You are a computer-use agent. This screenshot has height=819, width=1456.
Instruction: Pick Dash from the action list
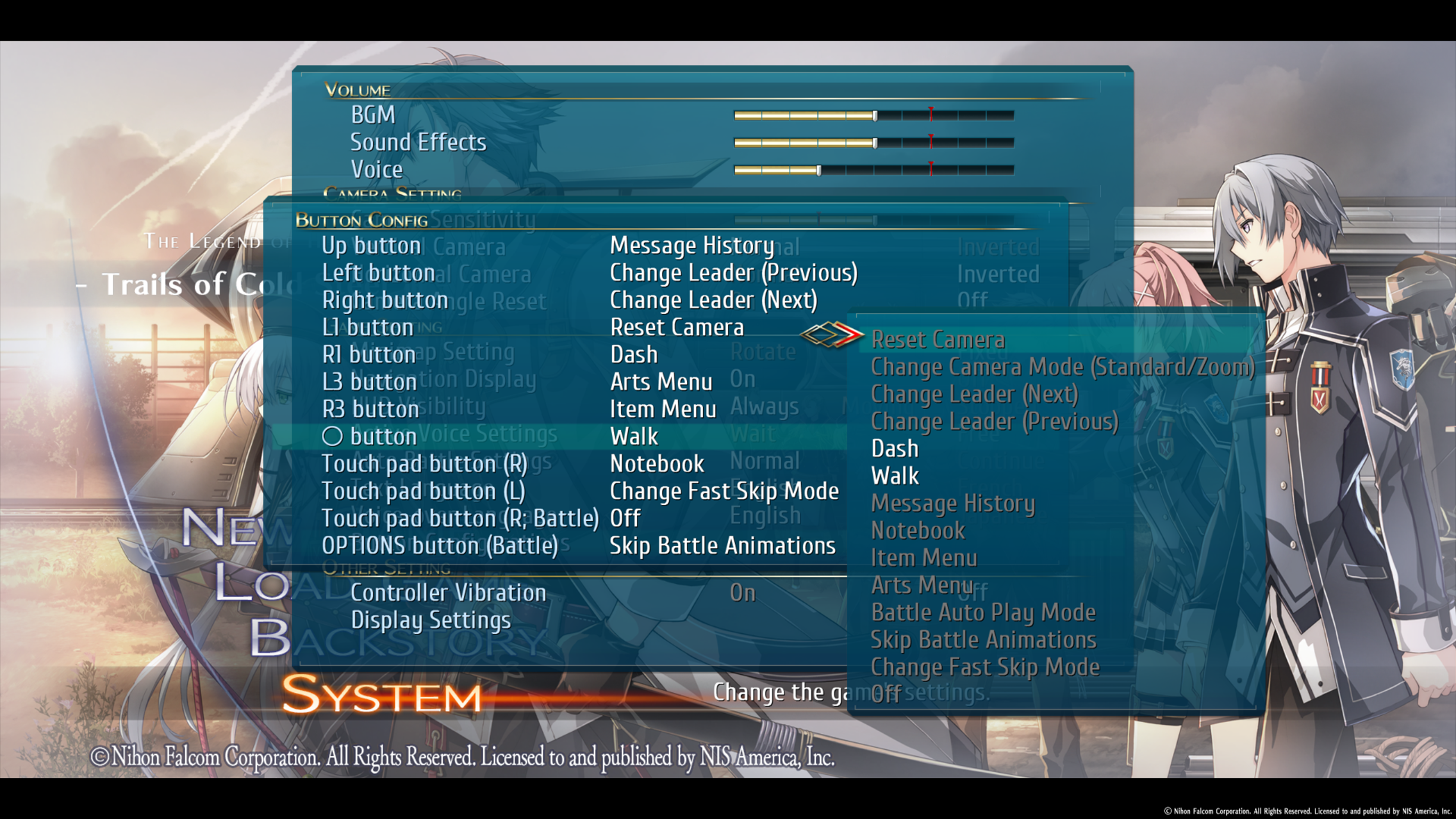894,448
